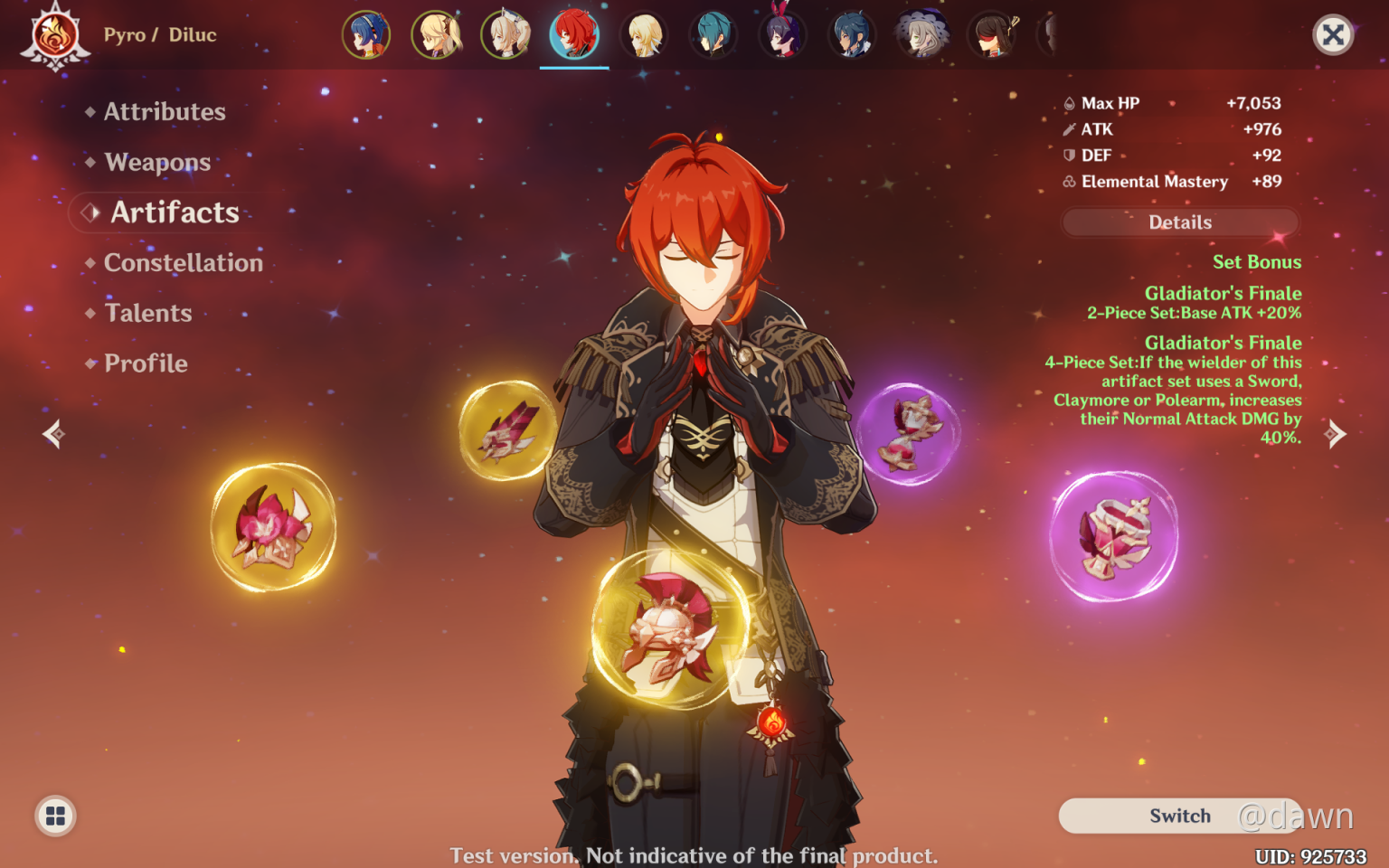Click the Elemental Mastery icon
Screen dimensions: 1389x868
[1068, 181]
